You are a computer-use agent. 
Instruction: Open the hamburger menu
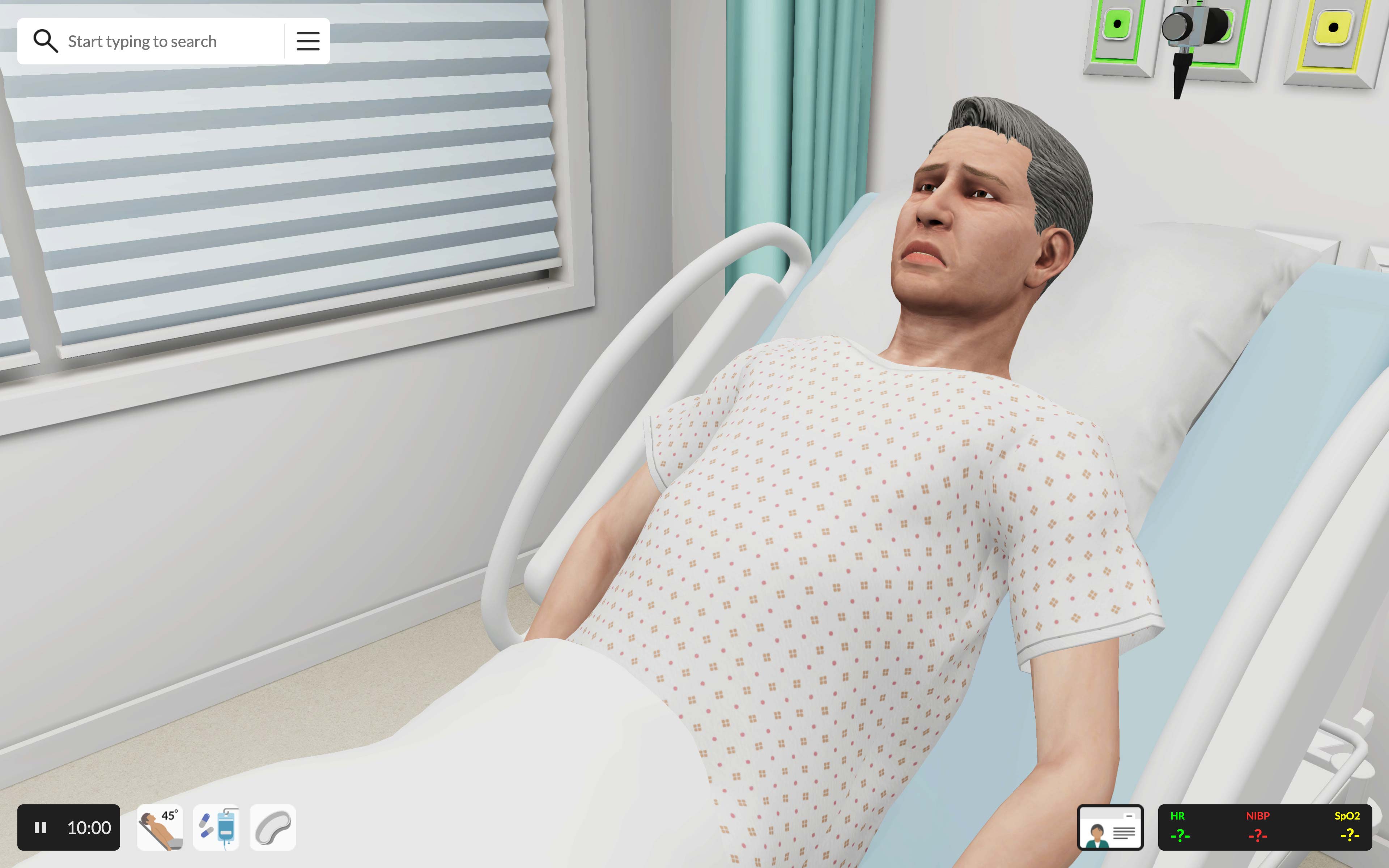(308, 41)
